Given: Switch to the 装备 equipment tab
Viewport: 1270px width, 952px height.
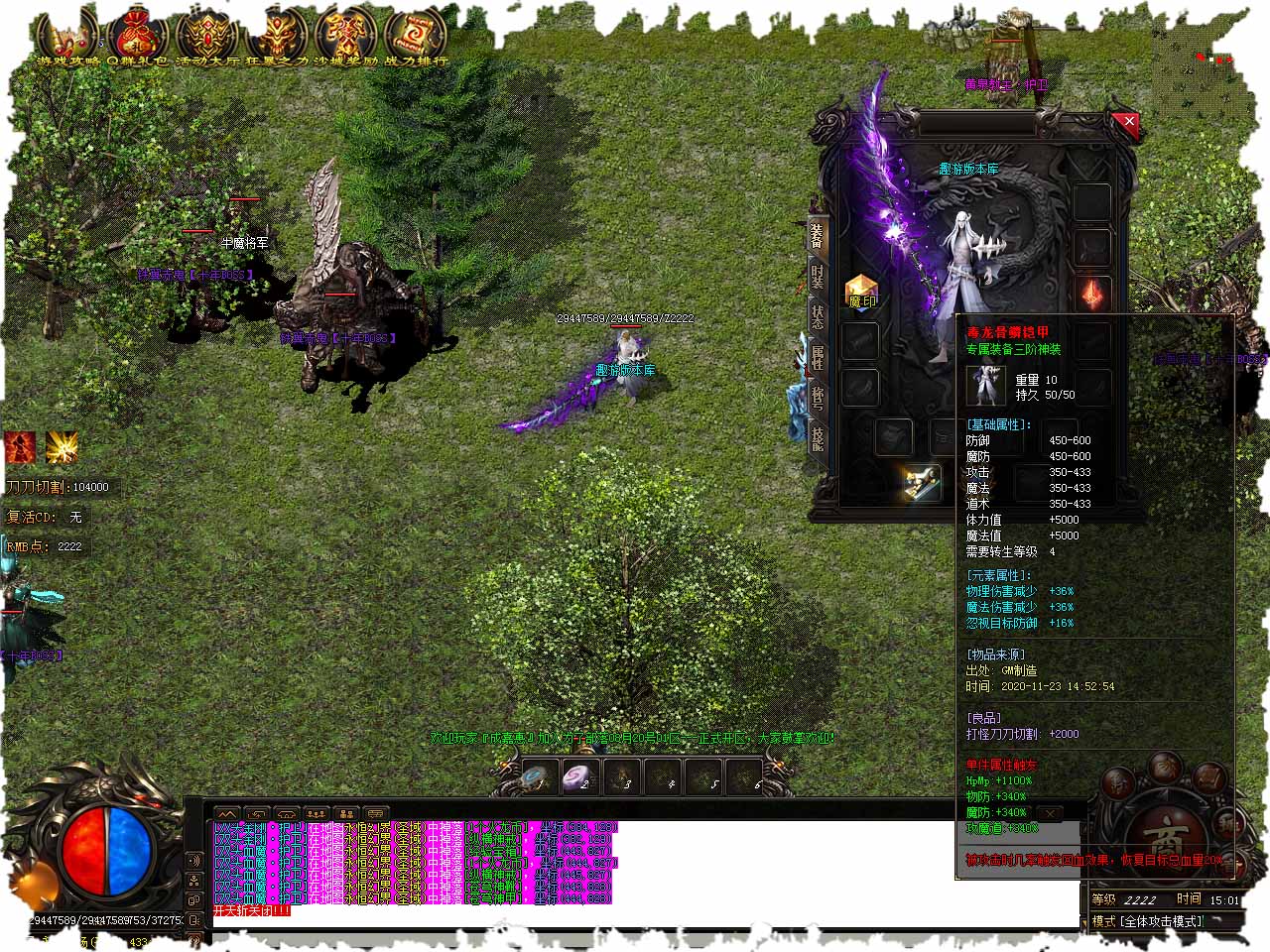Looking at the screenshot, I should (x=818, y=236).
